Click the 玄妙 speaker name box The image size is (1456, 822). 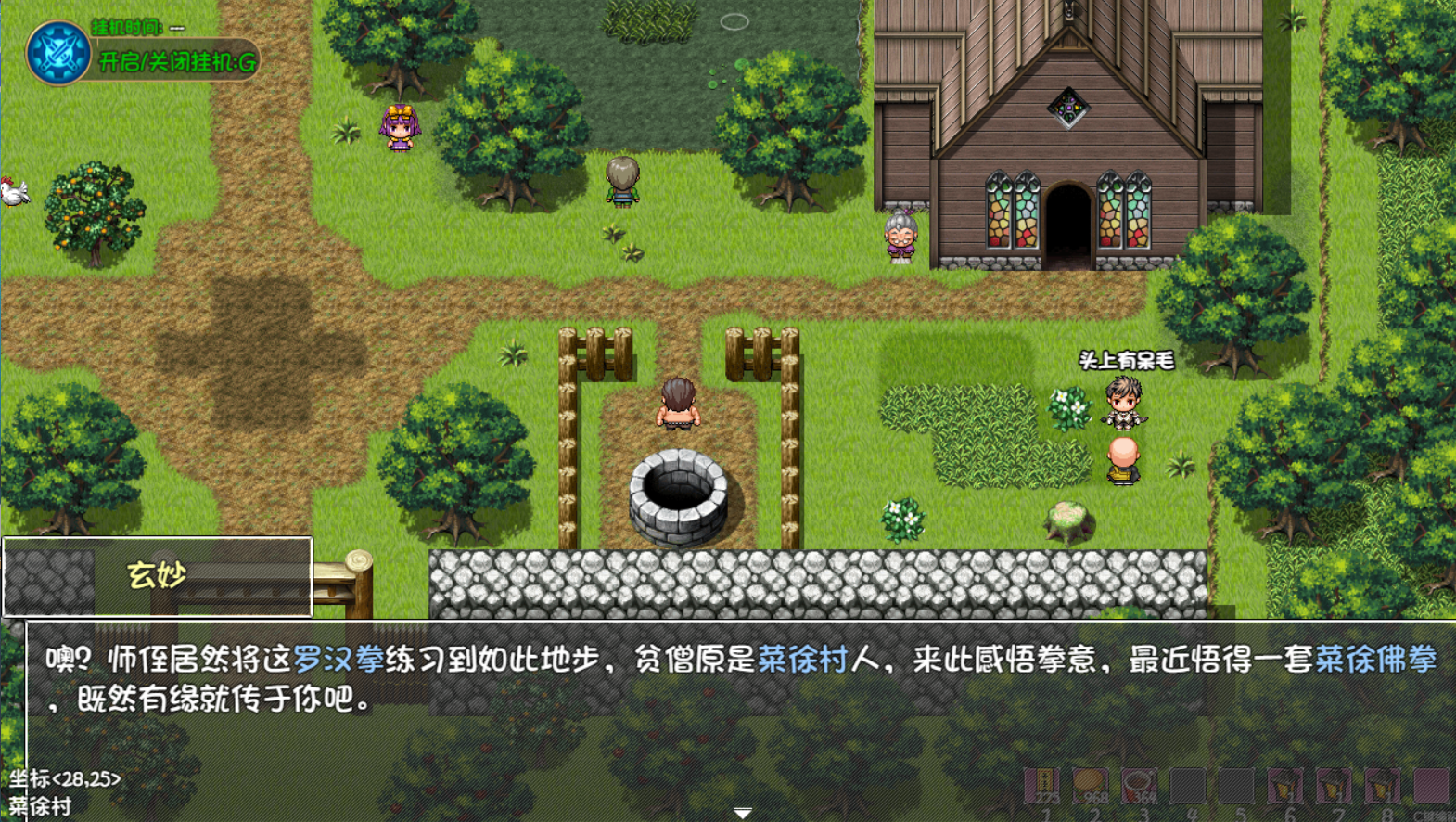pyautogui.click(x=155, y=575)
